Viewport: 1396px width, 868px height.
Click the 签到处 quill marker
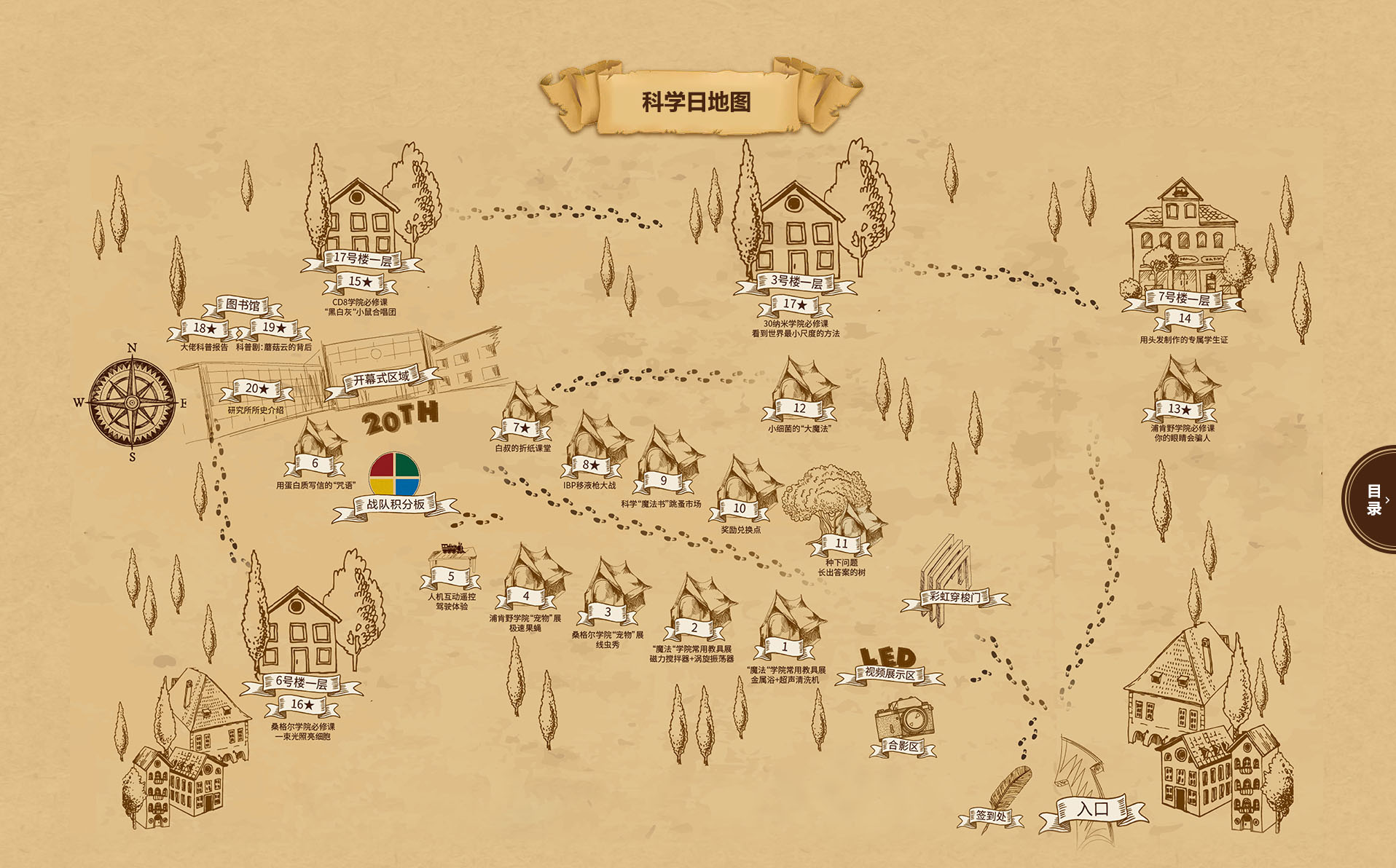991,816
